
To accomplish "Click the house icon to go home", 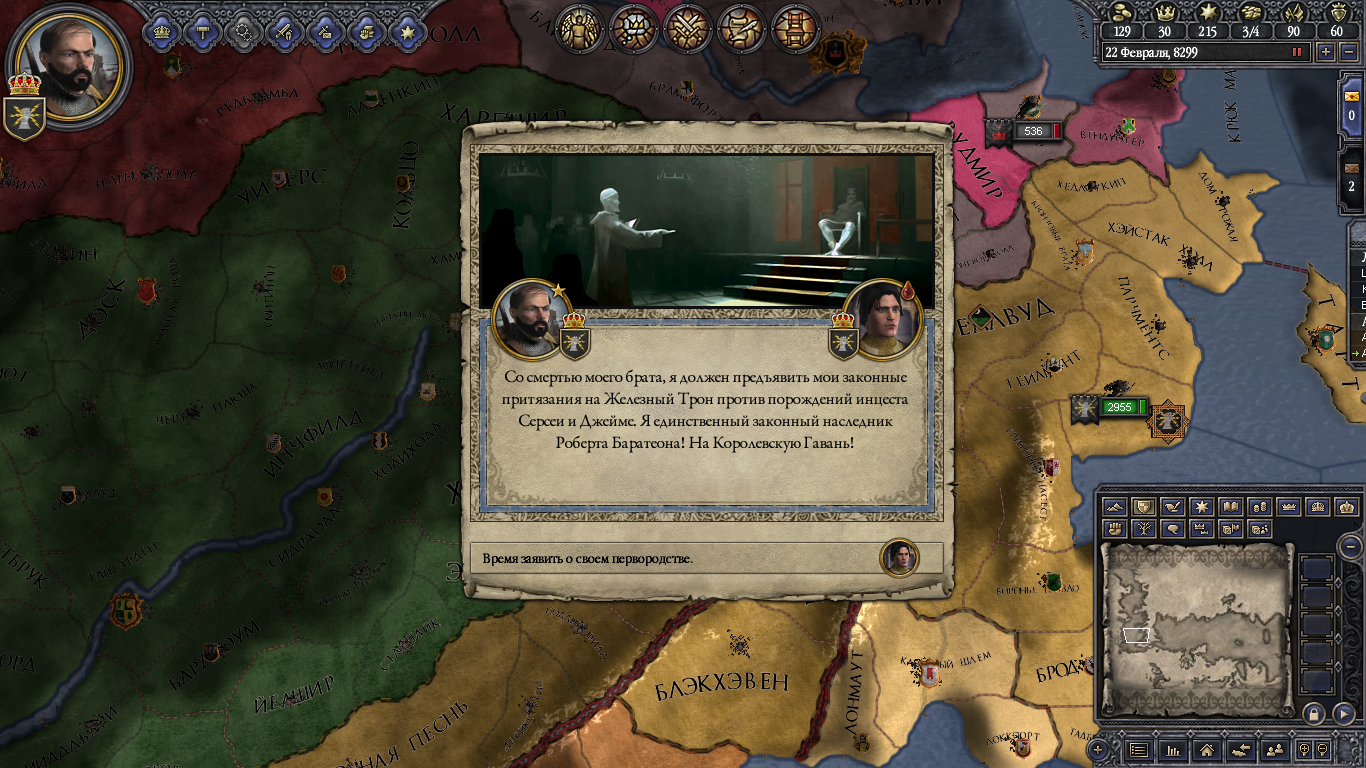I will point(1207,749).
